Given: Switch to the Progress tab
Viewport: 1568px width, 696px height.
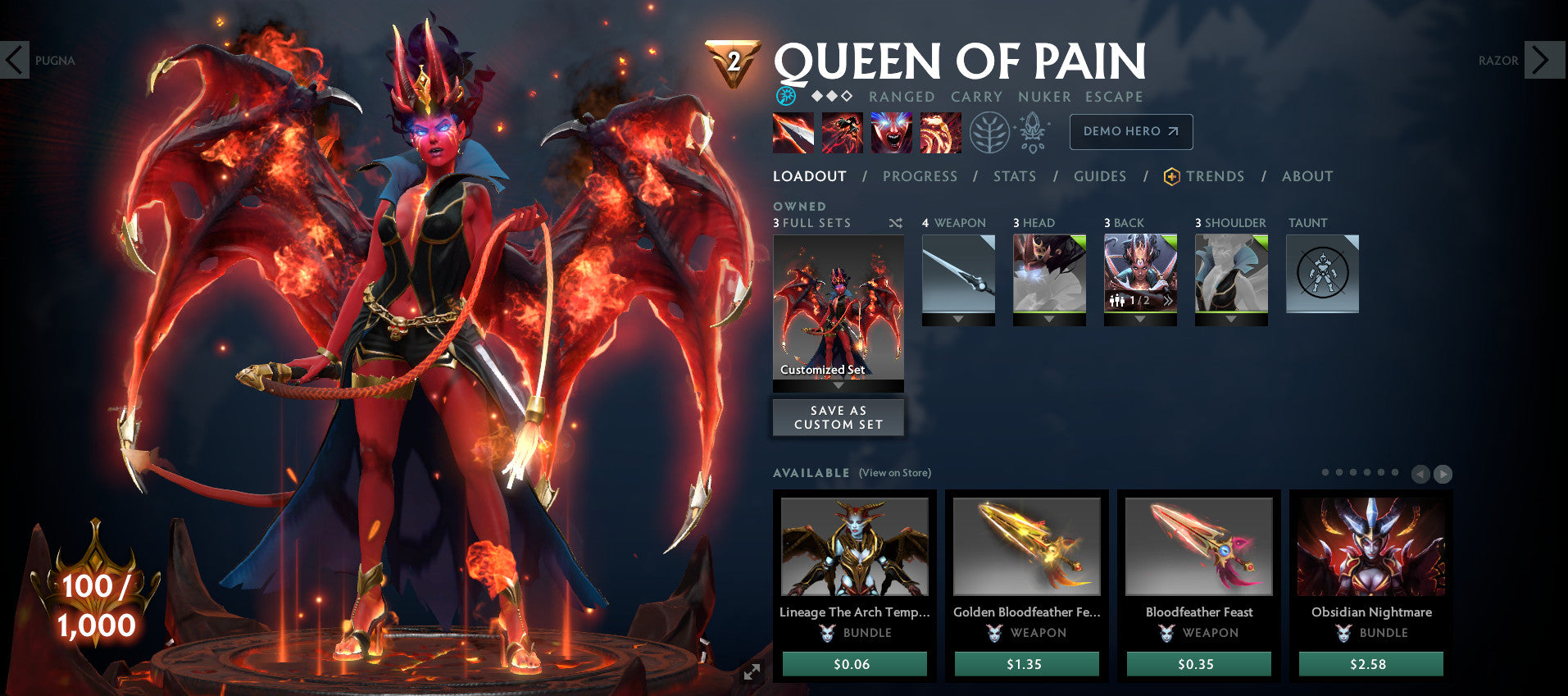Looking at the screenshot, I should (x=920, y=176).
